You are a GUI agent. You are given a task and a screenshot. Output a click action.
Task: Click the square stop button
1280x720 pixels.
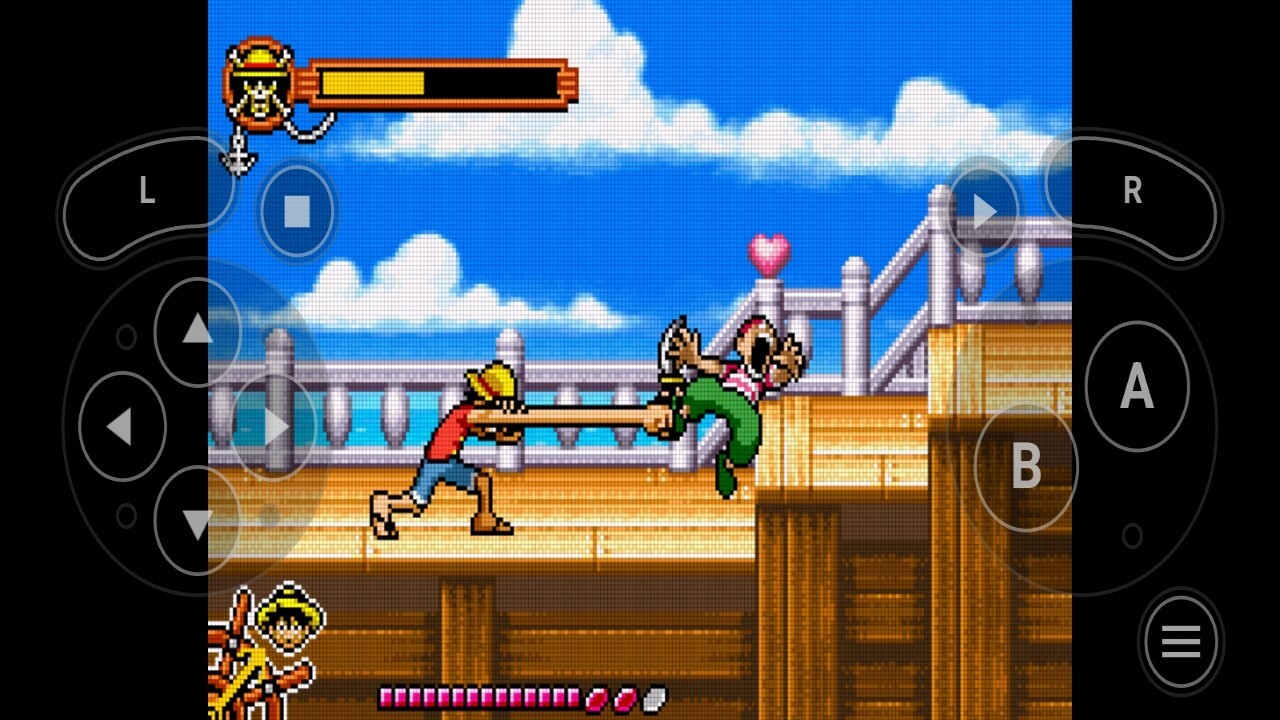click(x=296, y=212)
